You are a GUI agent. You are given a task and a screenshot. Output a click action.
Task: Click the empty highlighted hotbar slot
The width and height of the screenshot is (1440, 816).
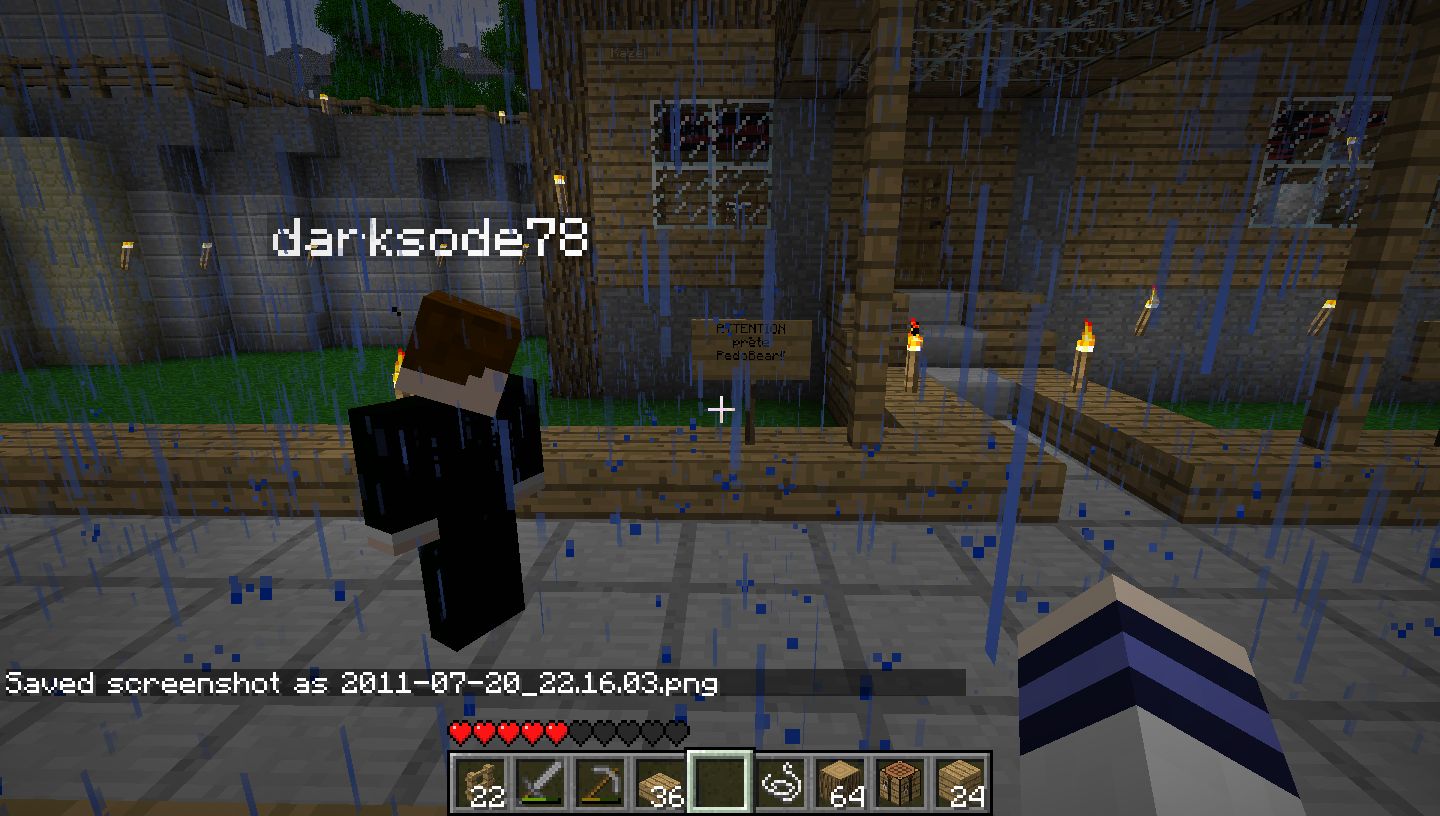[719, 782]
